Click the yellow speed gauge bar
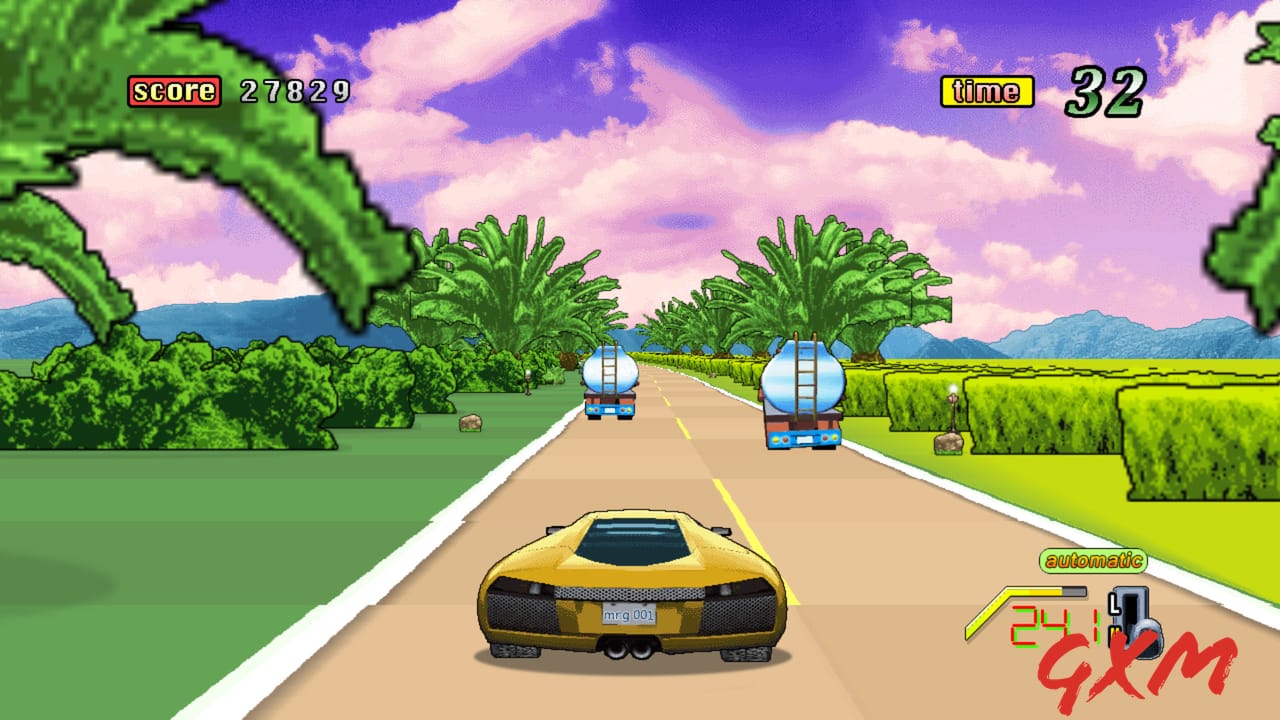 coord(1030,592)
